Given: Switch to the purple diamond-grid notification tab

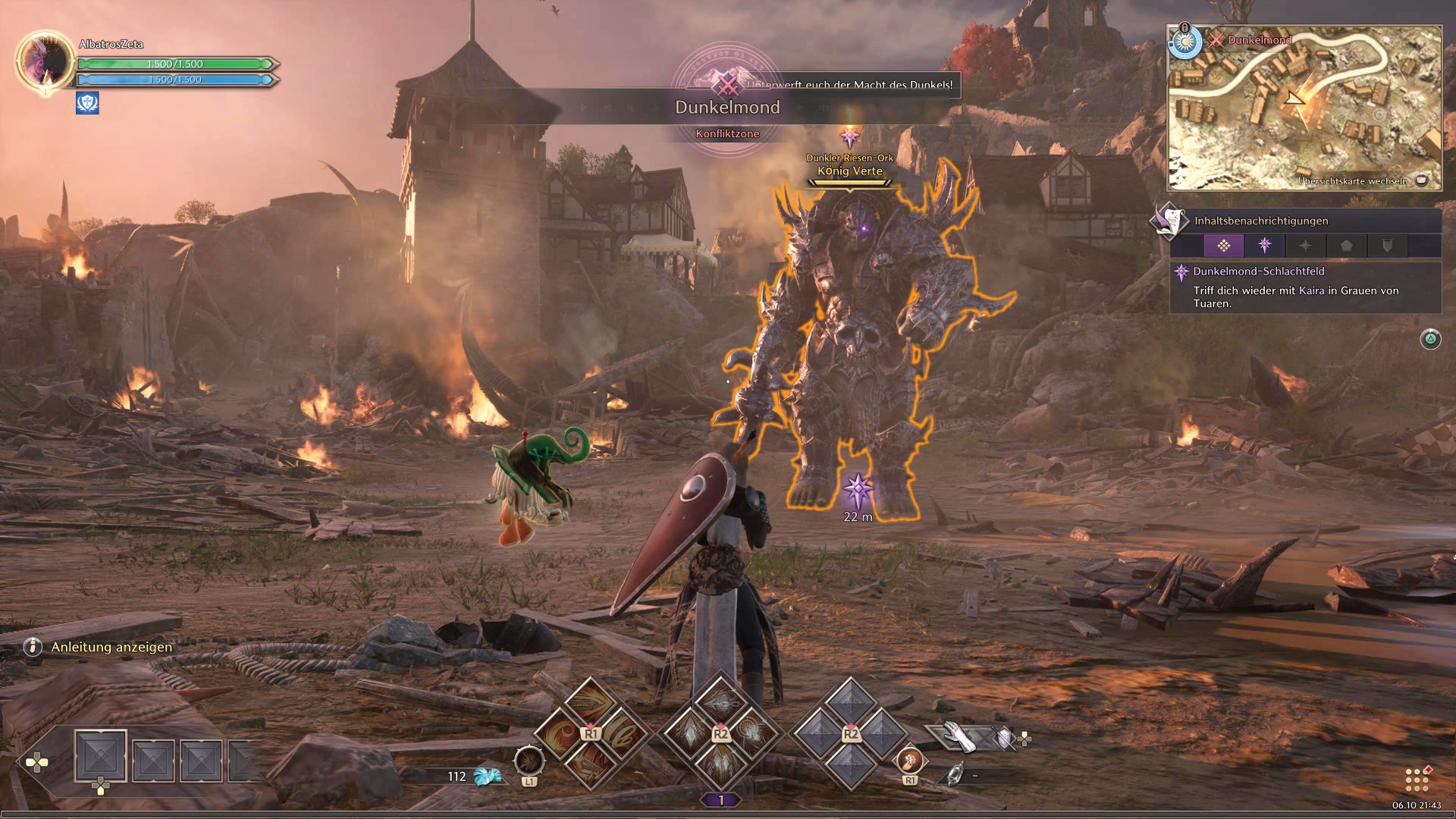Looking at the screenshot, I should (x=1223, y=246).
